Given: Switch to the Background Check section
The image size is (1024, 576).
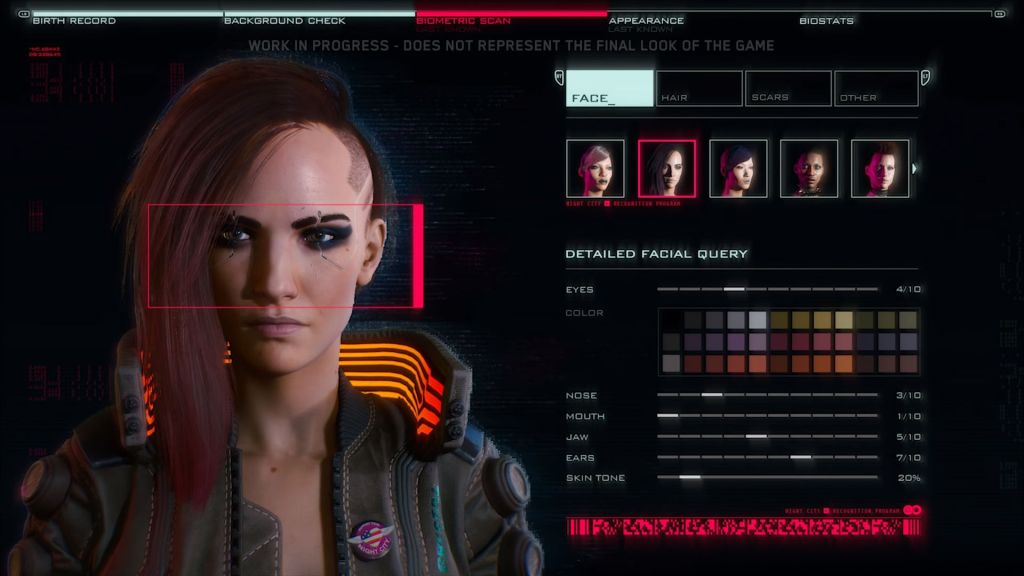Looking at the screenshot, I should (284, 20).
